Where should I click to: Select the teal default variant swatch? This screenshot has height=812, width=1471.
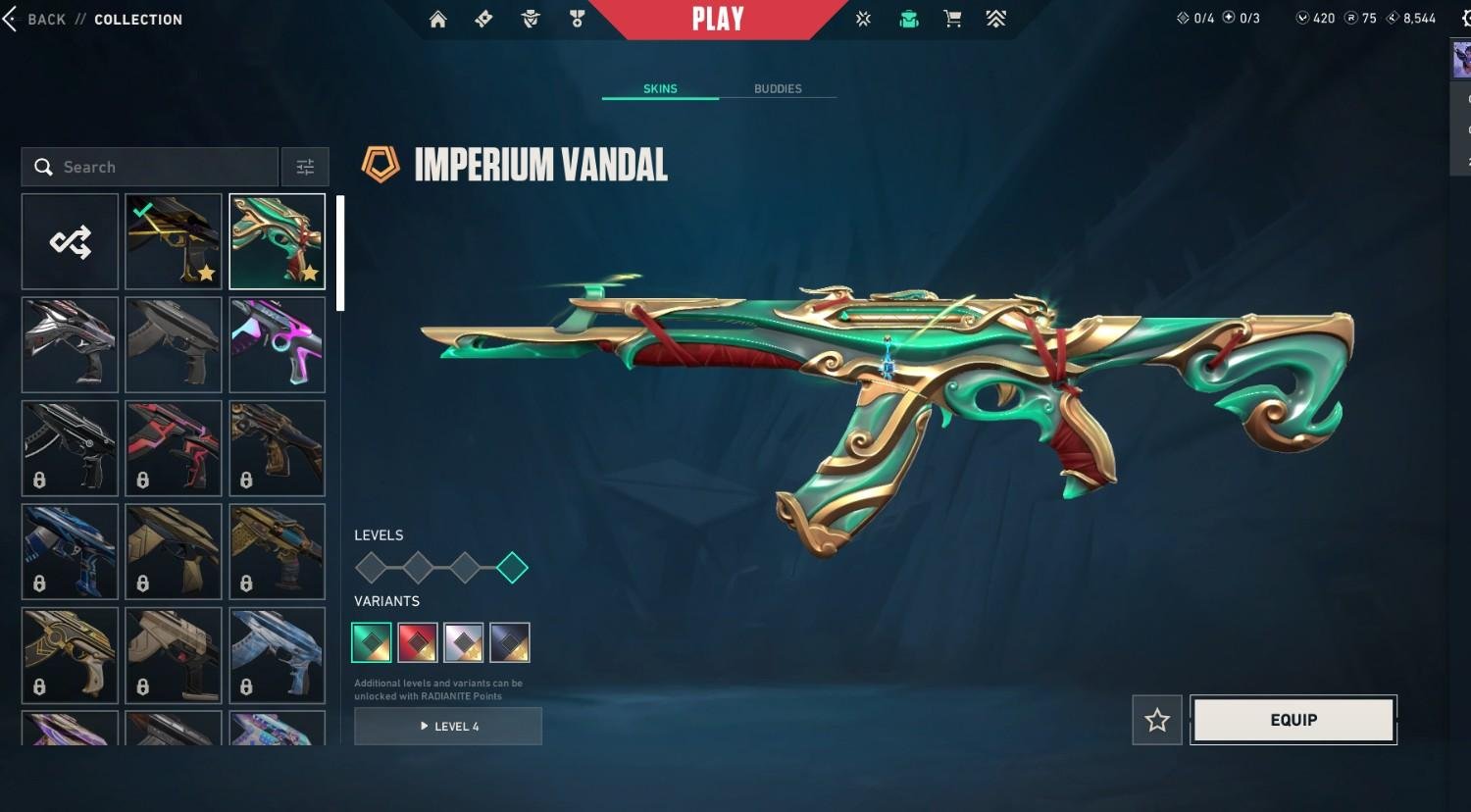coord(372,642)
